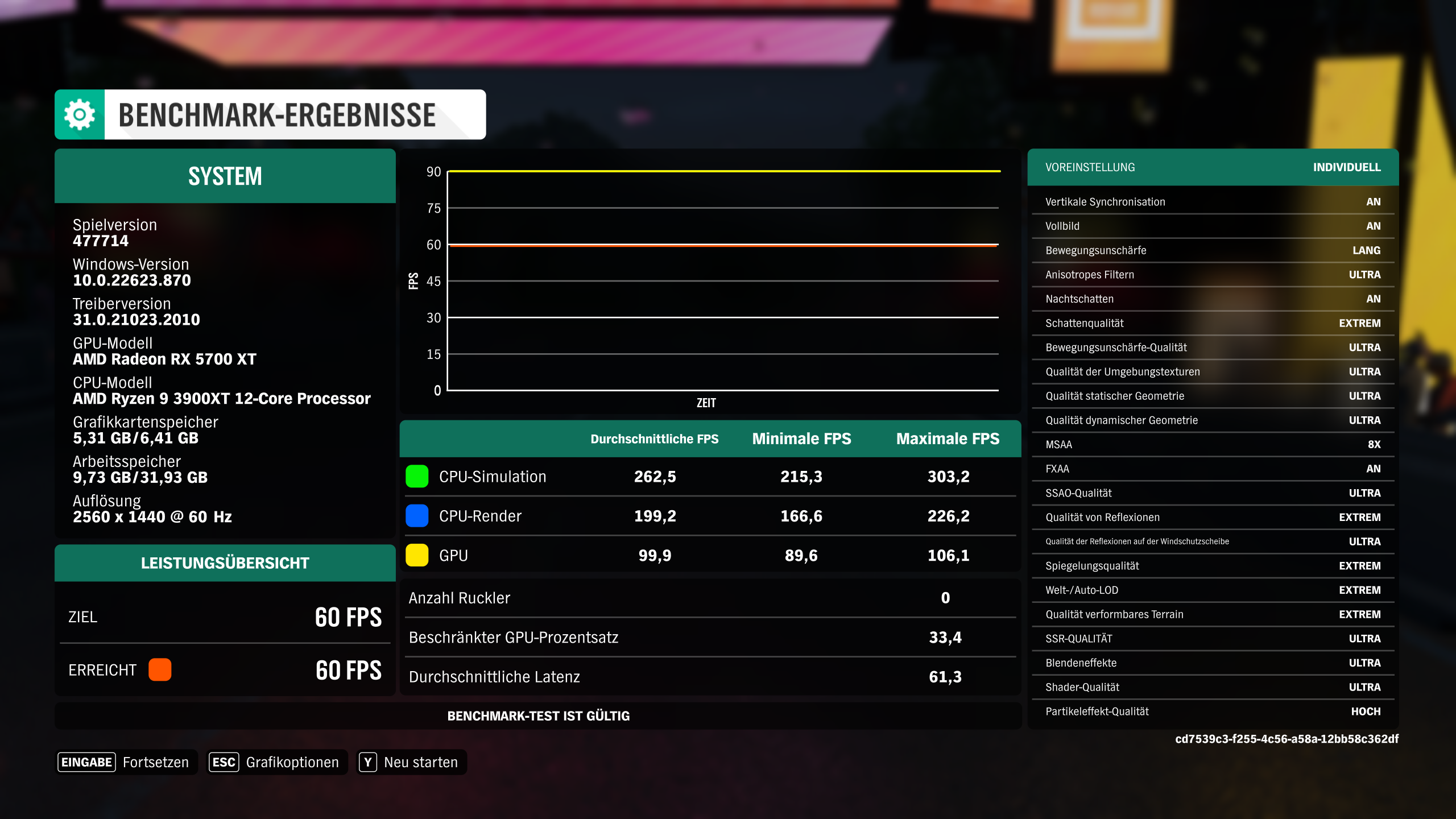Click the orange square next to ERREICHT
The image size is (1456, 819).
pyautogui.click(x=160, y=670)
